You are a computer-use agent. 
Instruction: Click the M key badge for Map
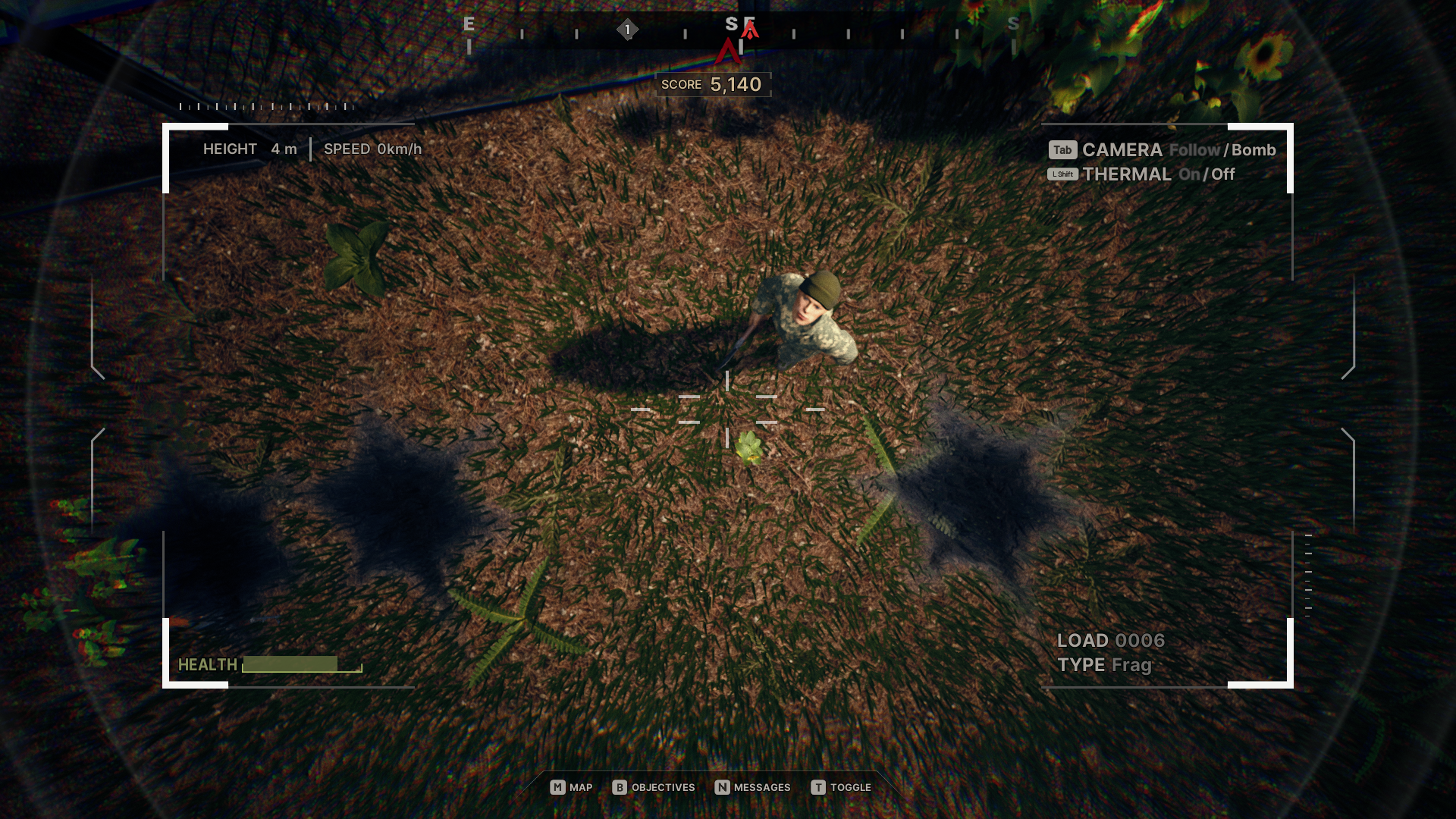coord(557,787)
